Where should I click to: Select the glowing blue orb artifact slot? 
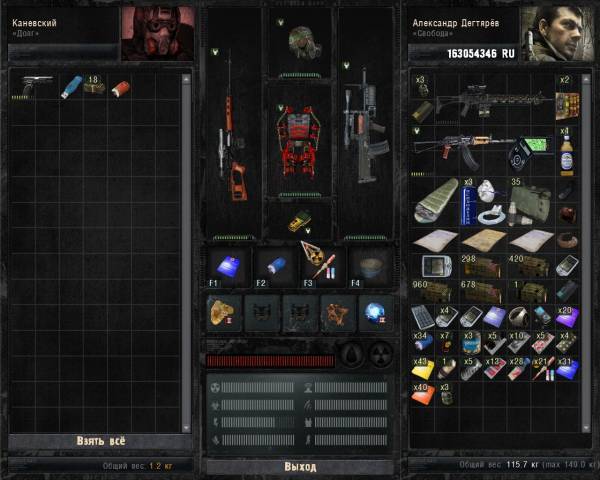click(x=374, y=313)
